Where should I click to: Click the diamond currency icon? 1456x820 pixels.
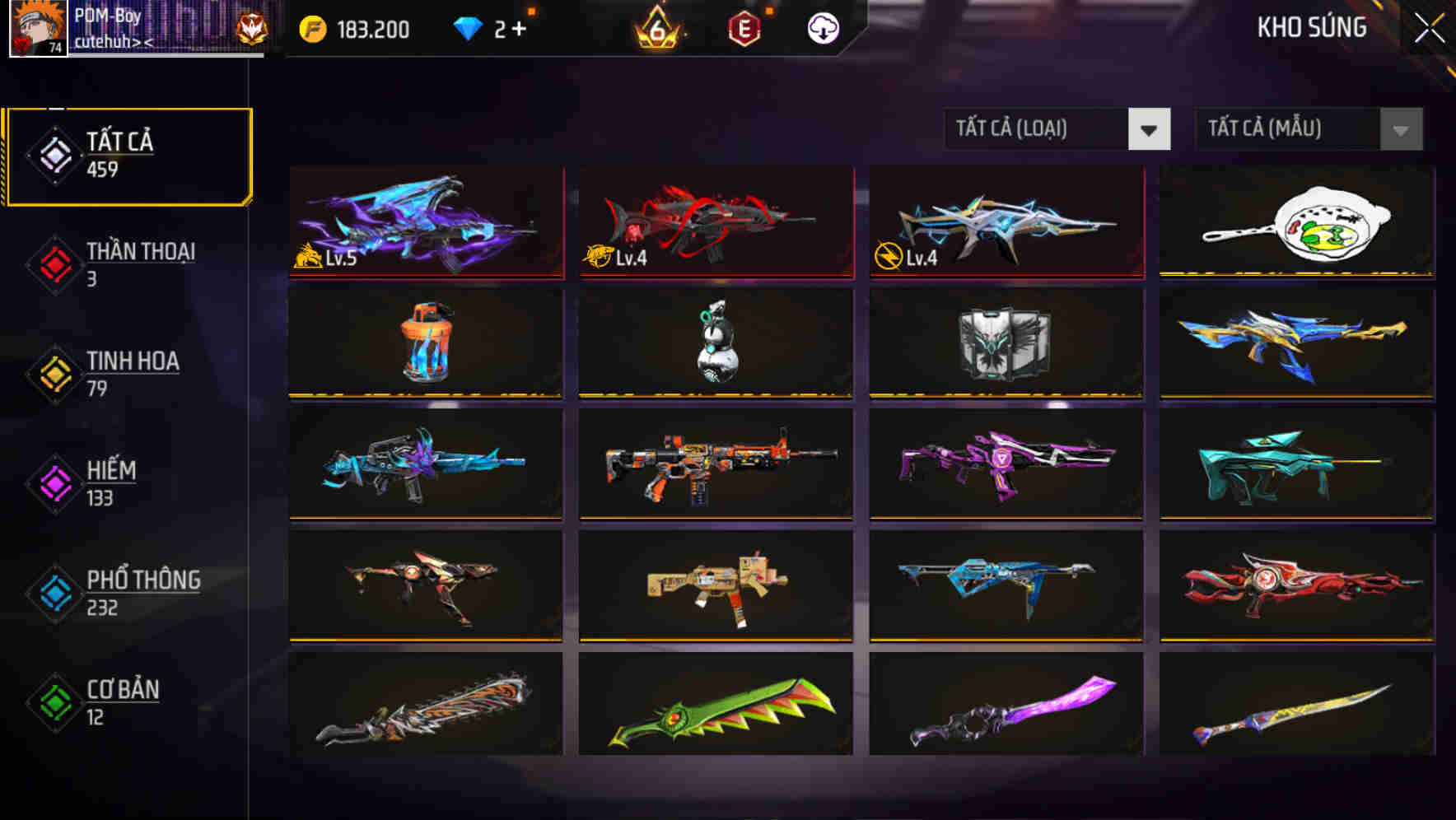pos(469,27)
